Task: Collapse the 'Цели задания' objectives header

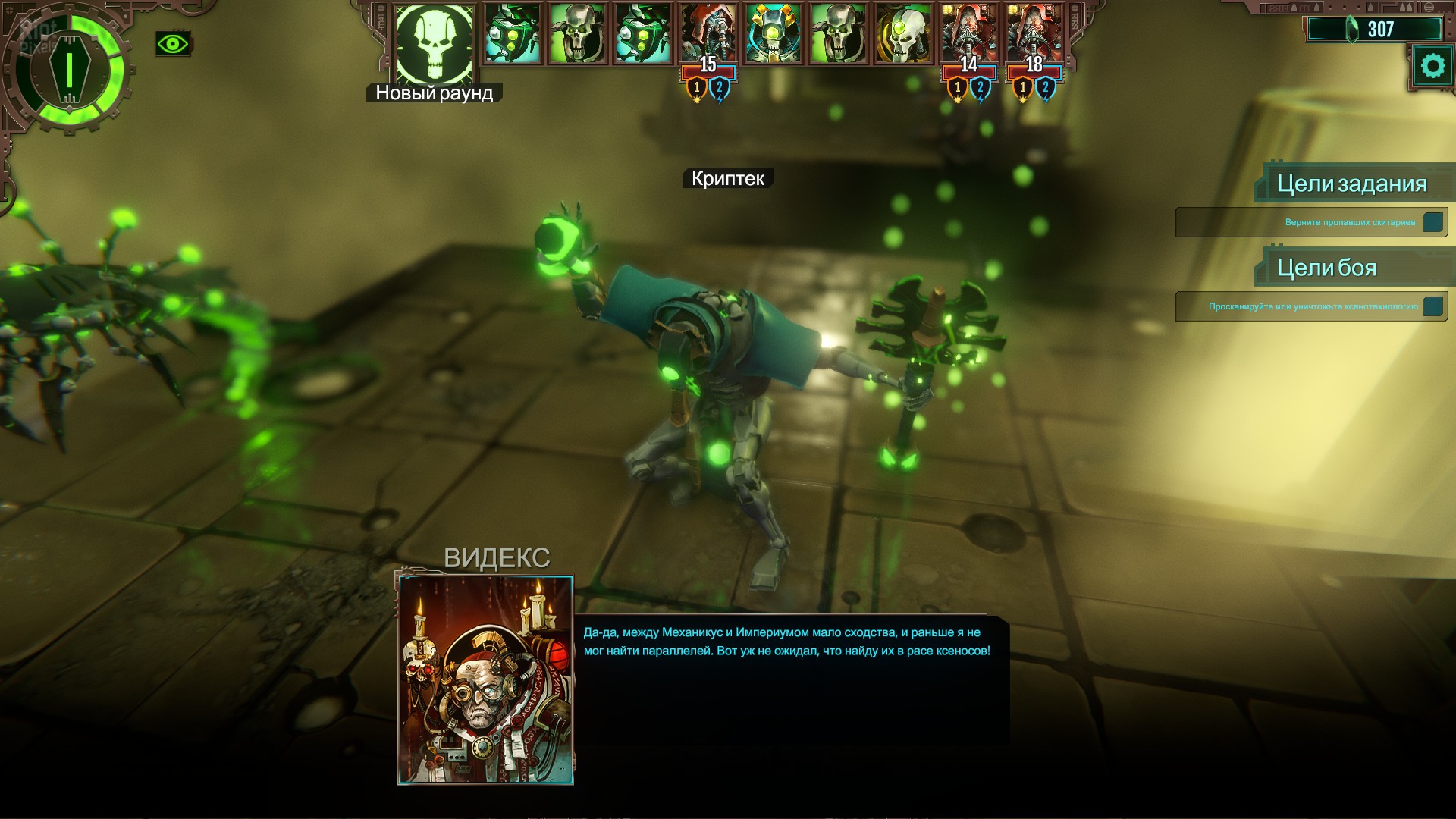Action: click(1351, 184)
